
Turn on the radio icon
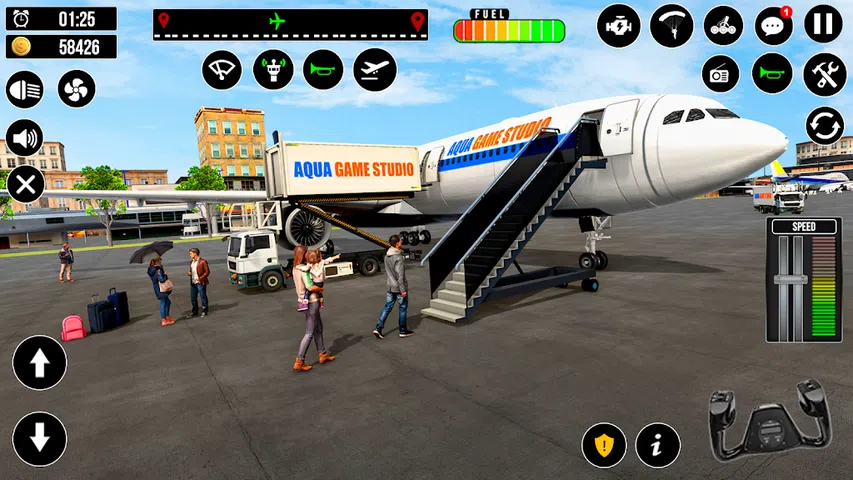720,74
